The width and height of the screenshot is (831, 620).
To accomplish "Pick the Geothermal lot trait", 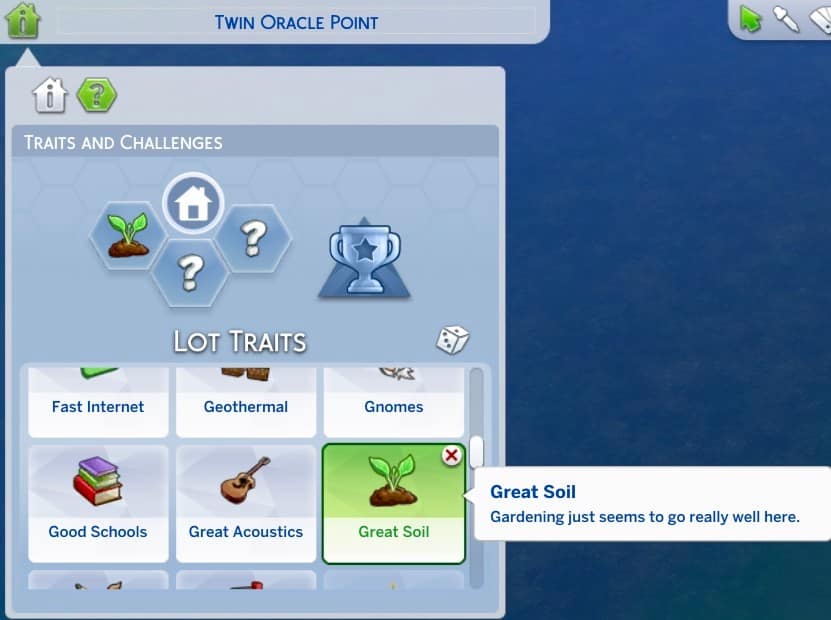I will click(x=246, y=402).
